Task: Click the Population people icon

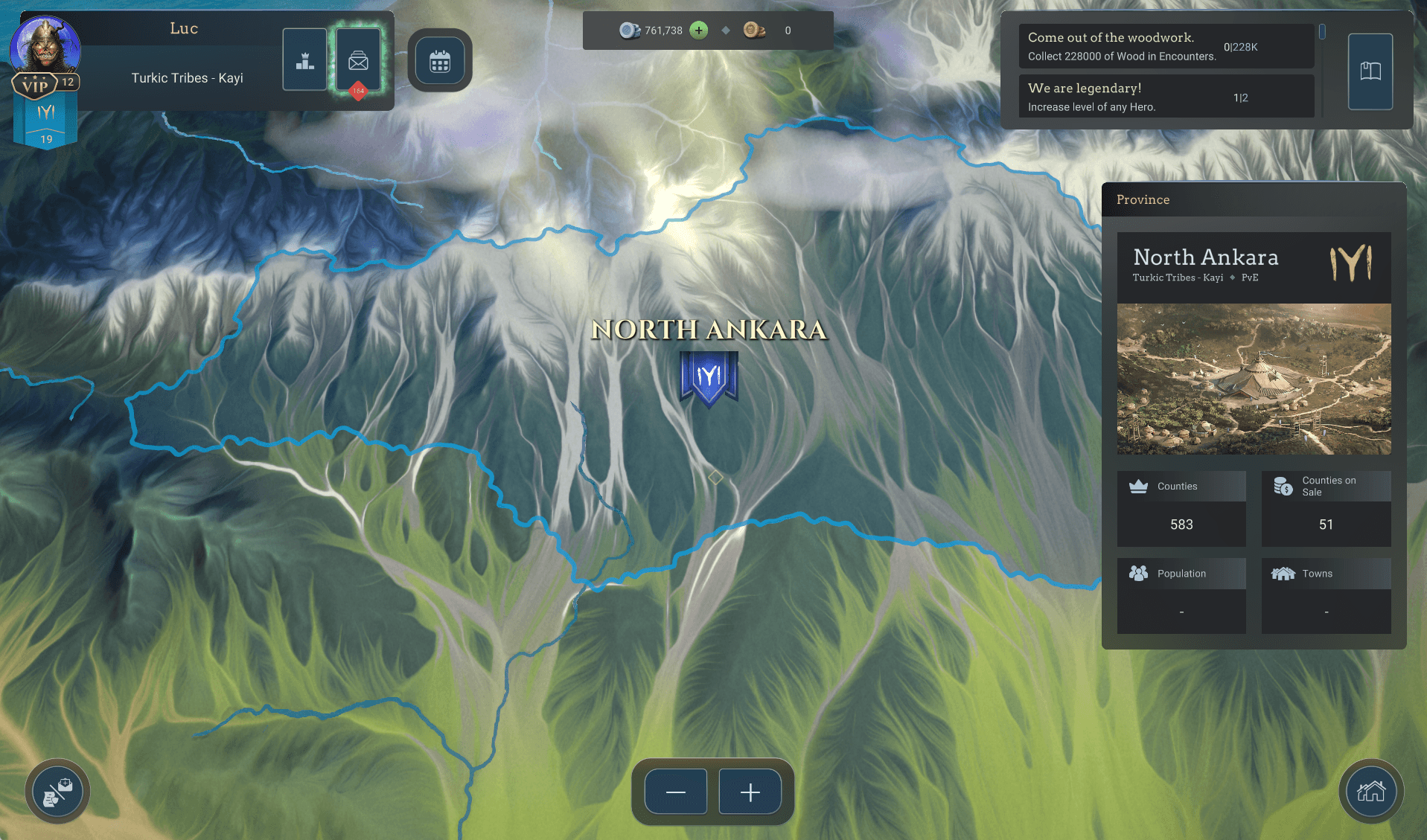Action: coord(1137,573)
